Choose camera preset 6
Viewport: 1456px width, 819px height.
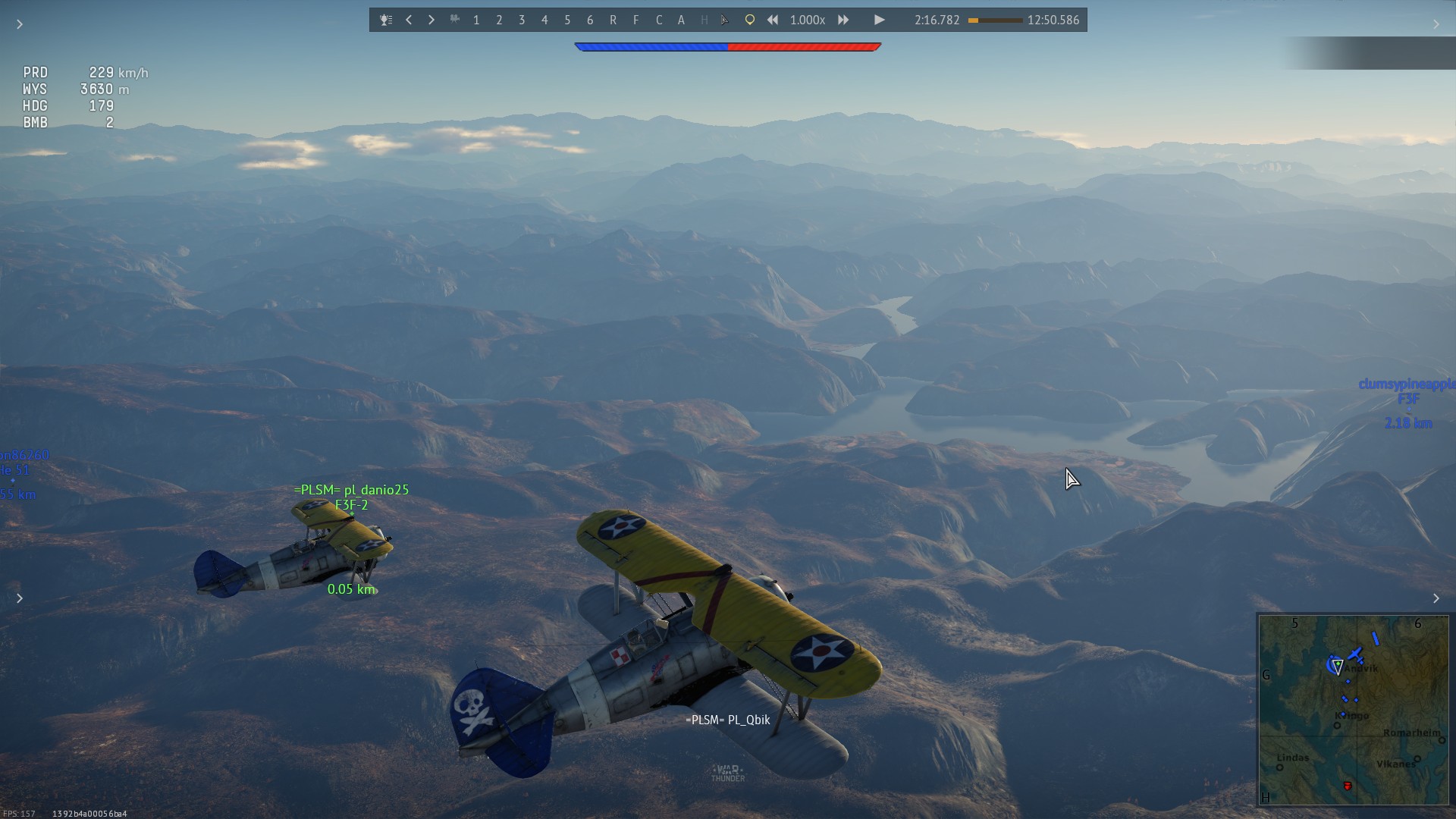(590, 20)
